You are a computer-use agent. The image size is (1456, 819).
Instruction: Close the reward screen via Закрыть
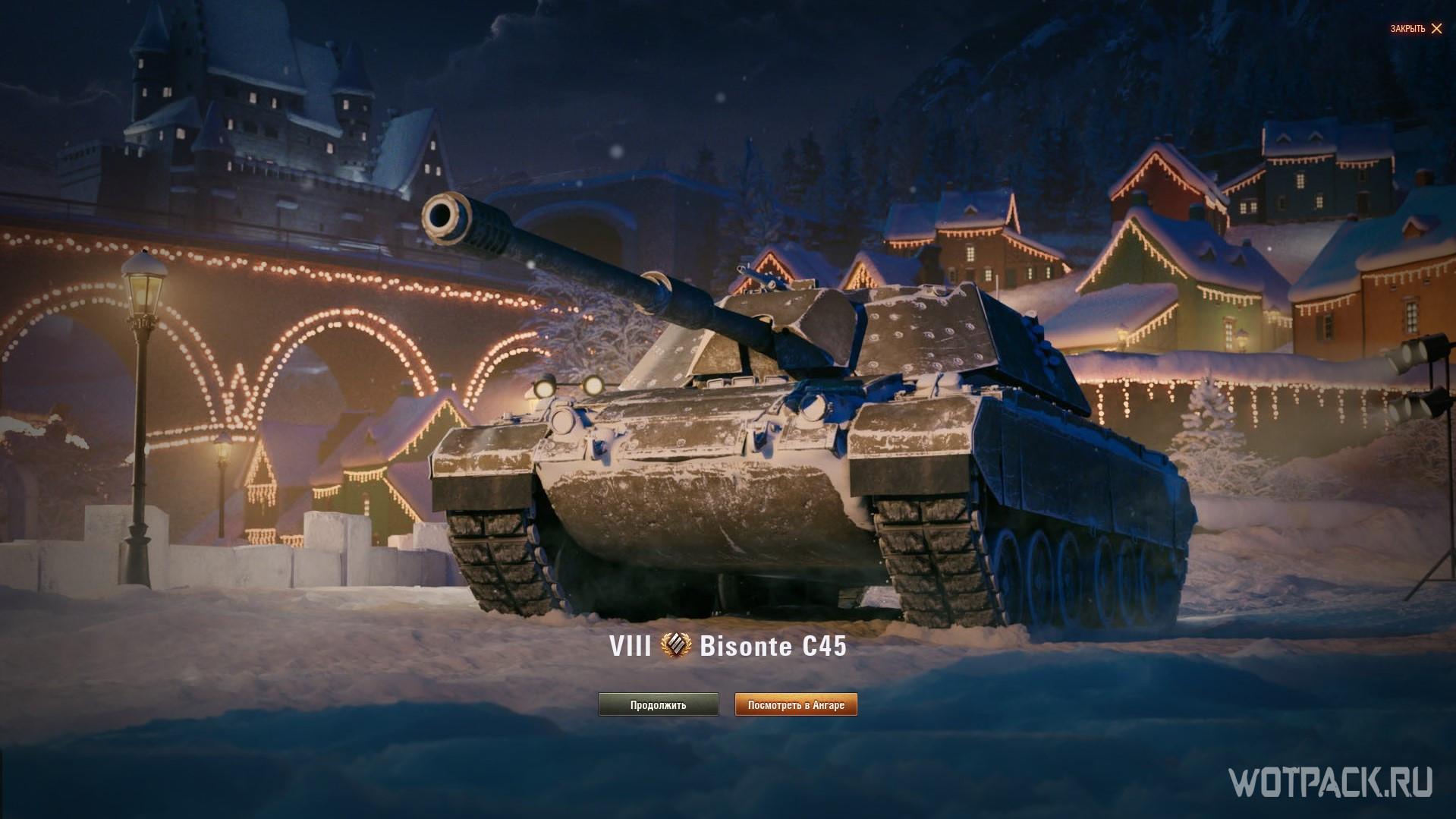pyautogui.click(x=1416, y=29)
